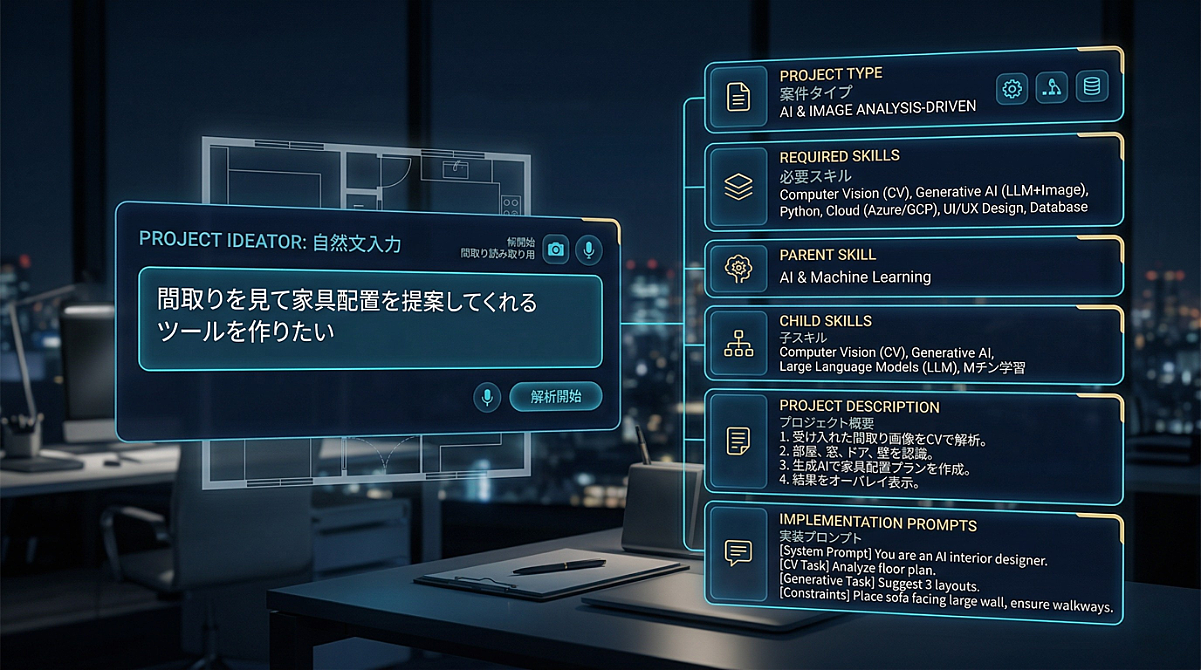Click the layers icon for Required Skills
This screenshot has height=670, width=1201.
[x=737, y=186]
